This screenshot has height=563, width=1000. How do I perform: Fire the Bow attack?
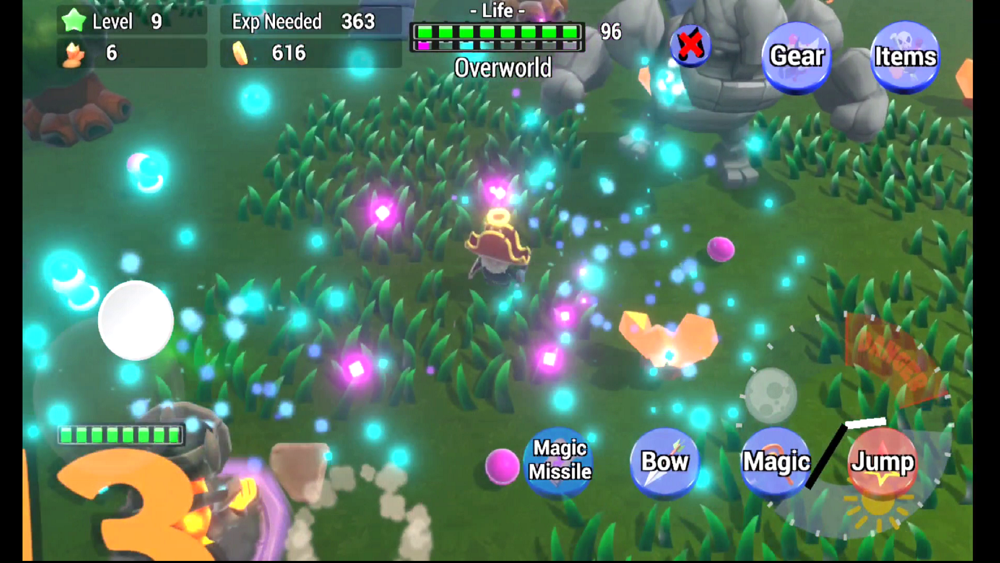pos(664,462)
